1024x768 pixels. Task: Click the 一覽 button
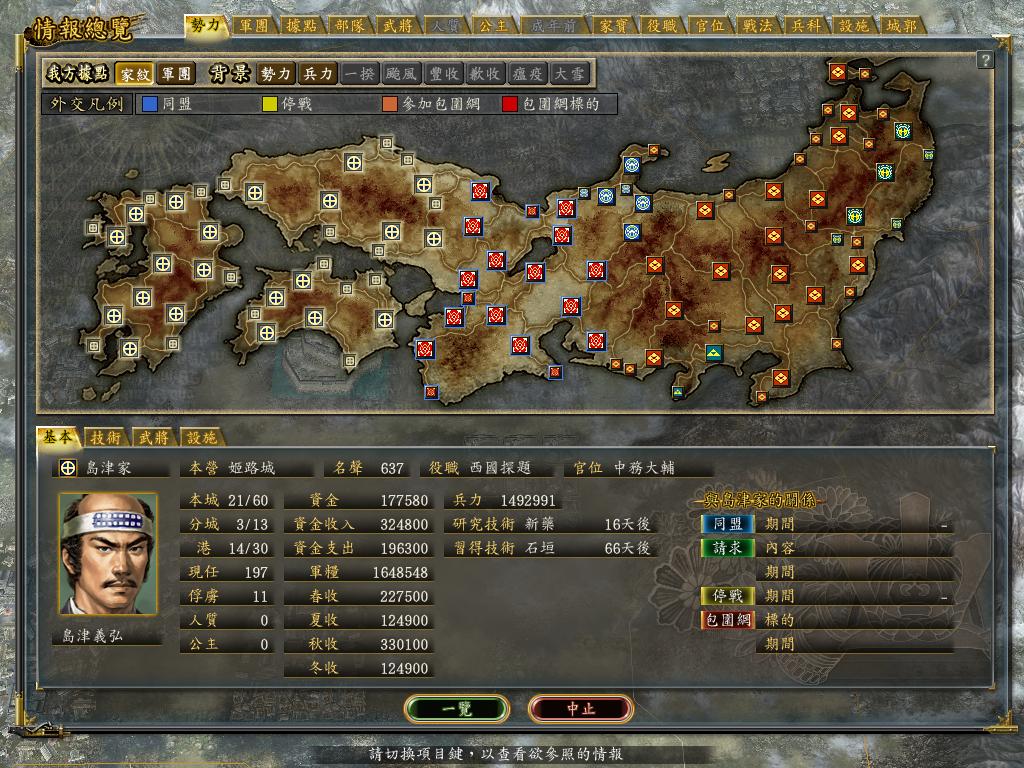(x=457, y=708)
